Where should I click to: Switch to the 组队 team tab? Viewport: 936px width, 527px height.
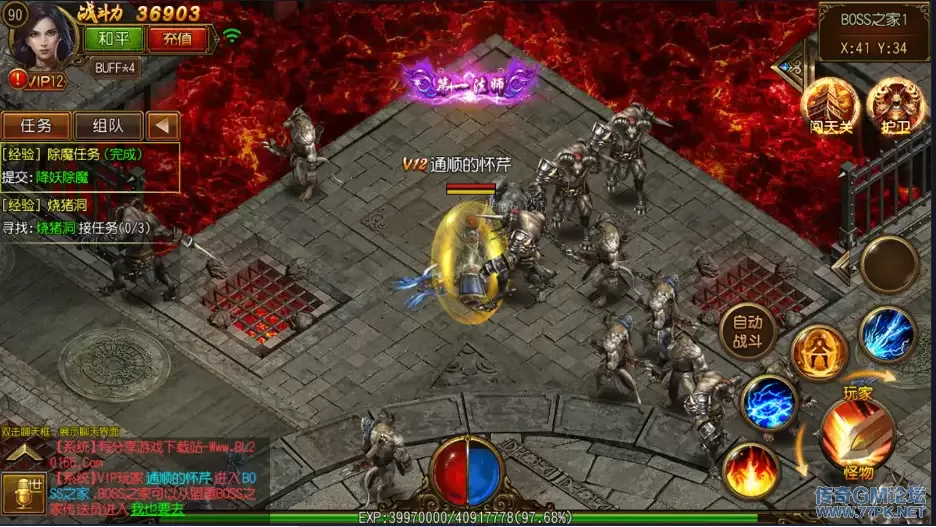107,126
